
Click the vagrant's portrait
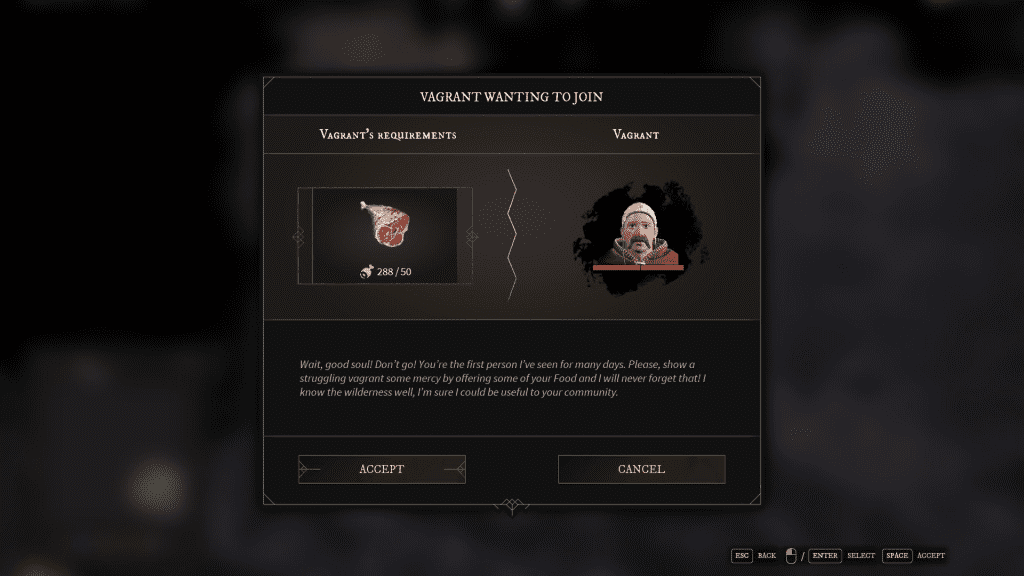[637, 237]
